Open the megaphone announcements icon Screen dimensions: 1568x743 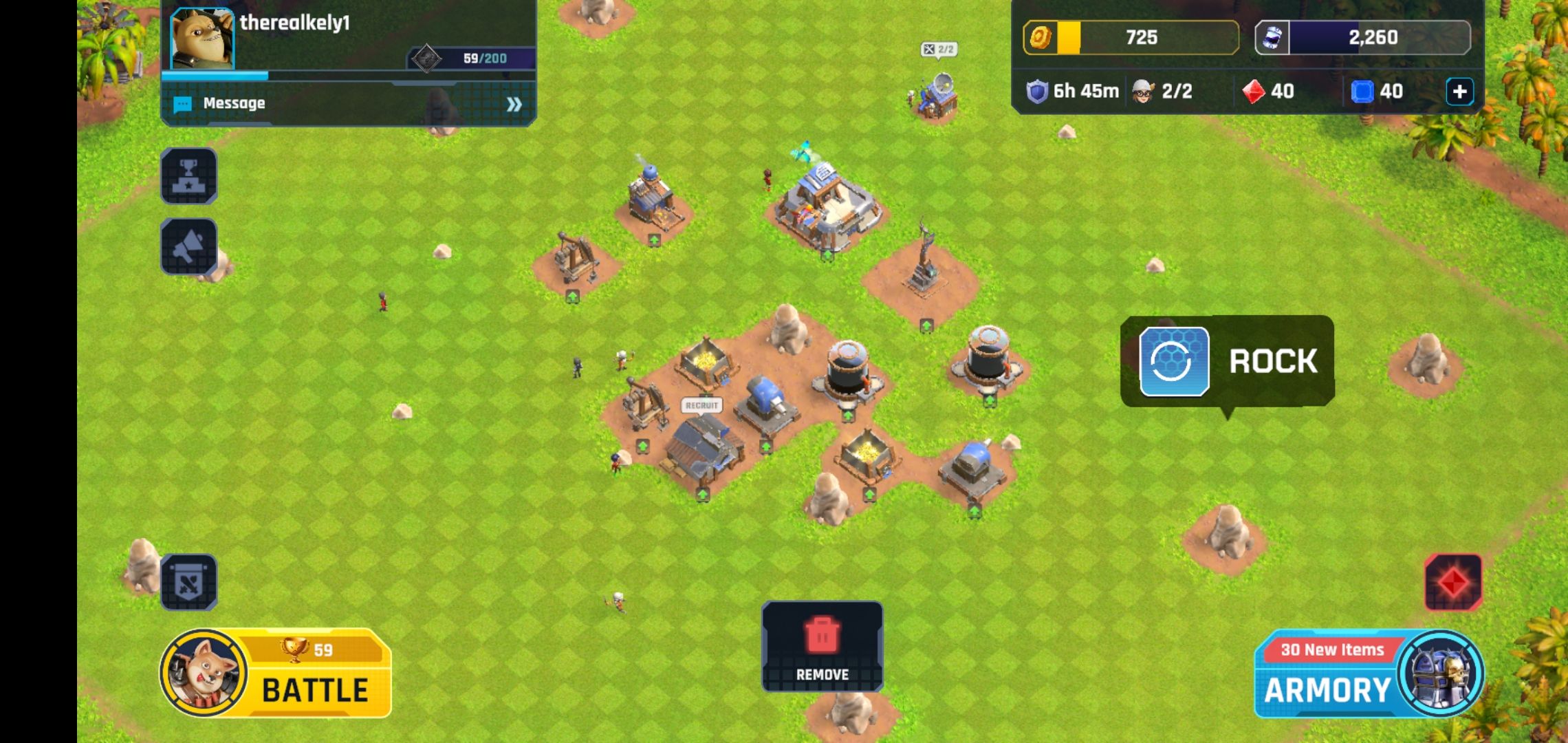coord(189,247)
